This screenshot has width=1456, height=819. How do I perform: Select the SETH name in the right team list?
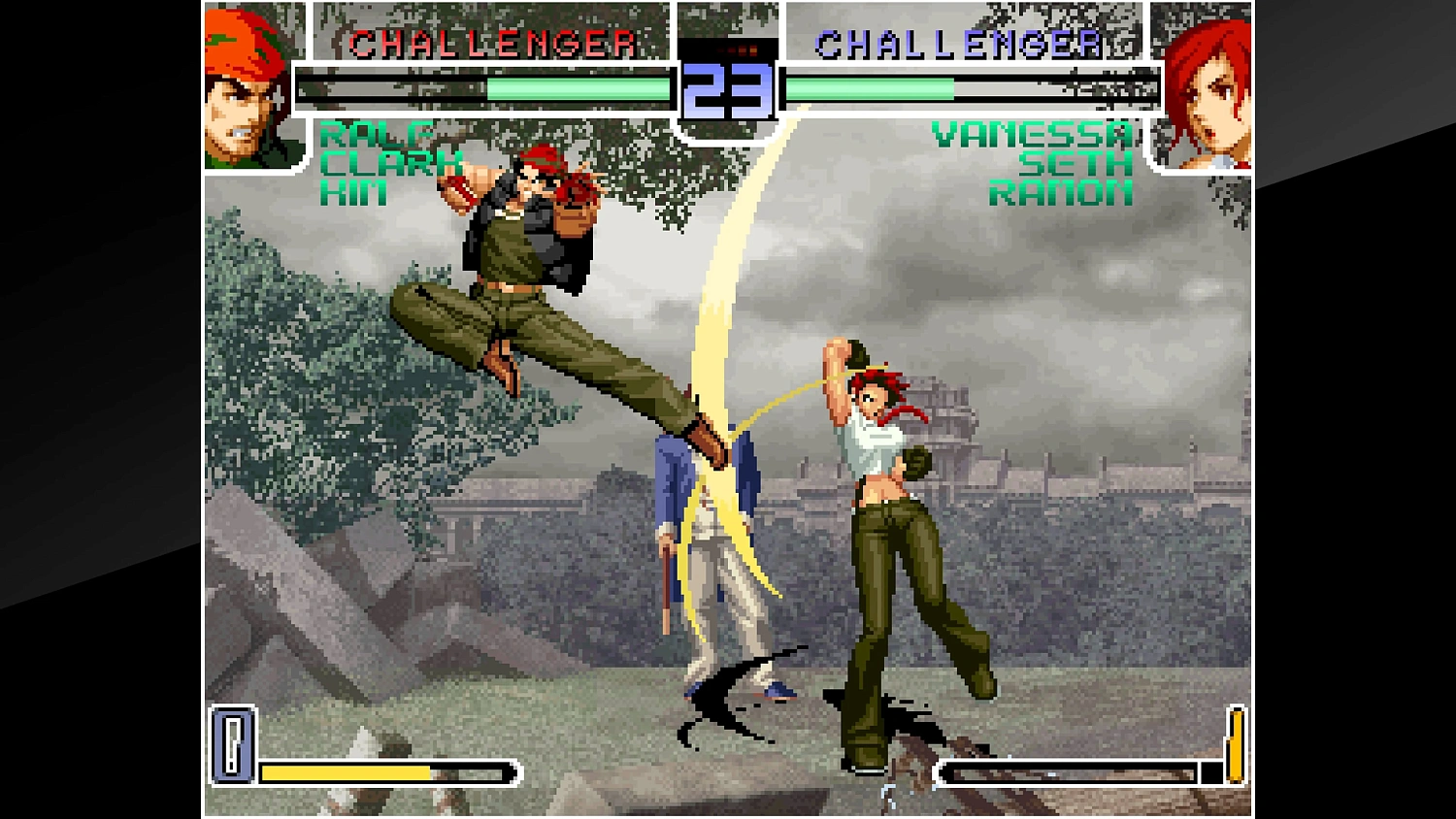coord(1073,163)
